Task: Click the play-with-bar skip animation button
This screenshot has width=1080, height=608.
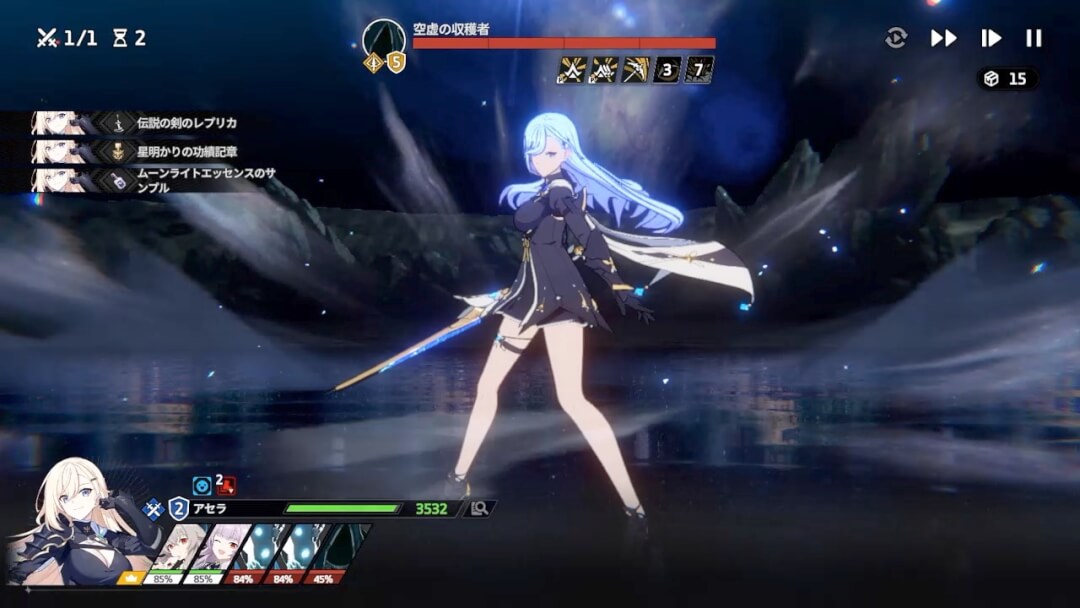Action: click(990, 38)
